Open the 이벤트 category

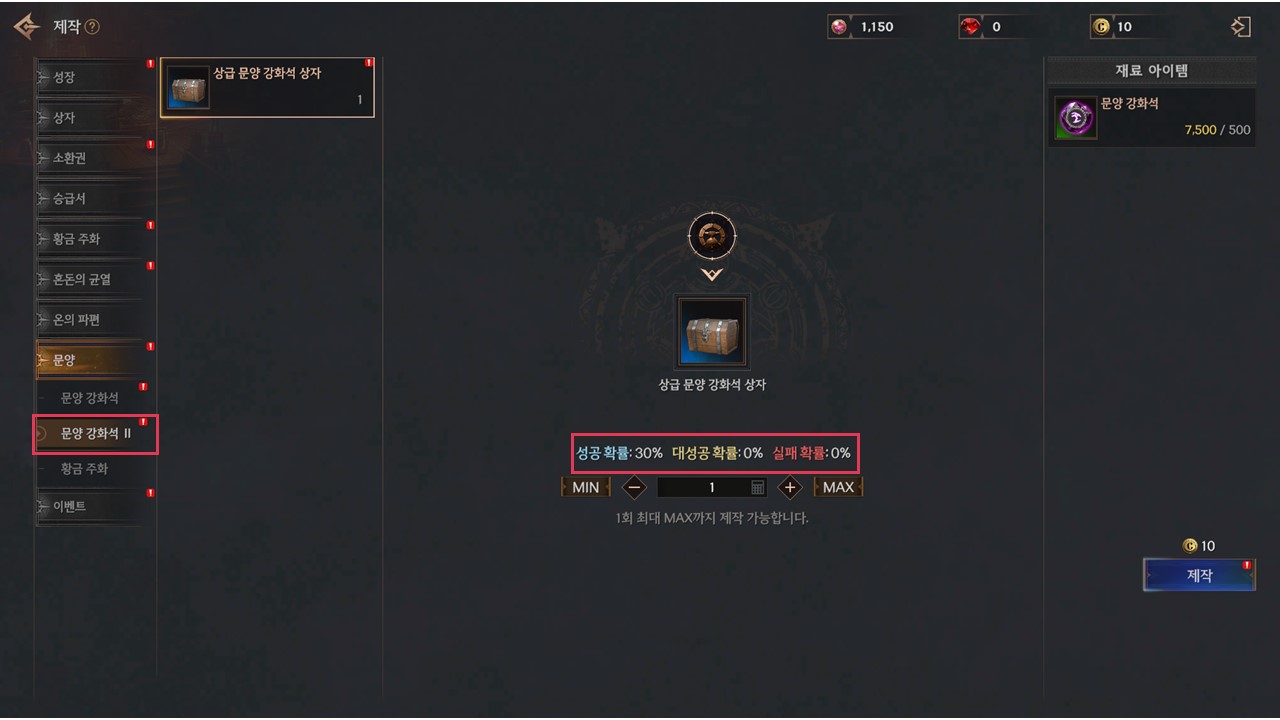tap(92, 506)
